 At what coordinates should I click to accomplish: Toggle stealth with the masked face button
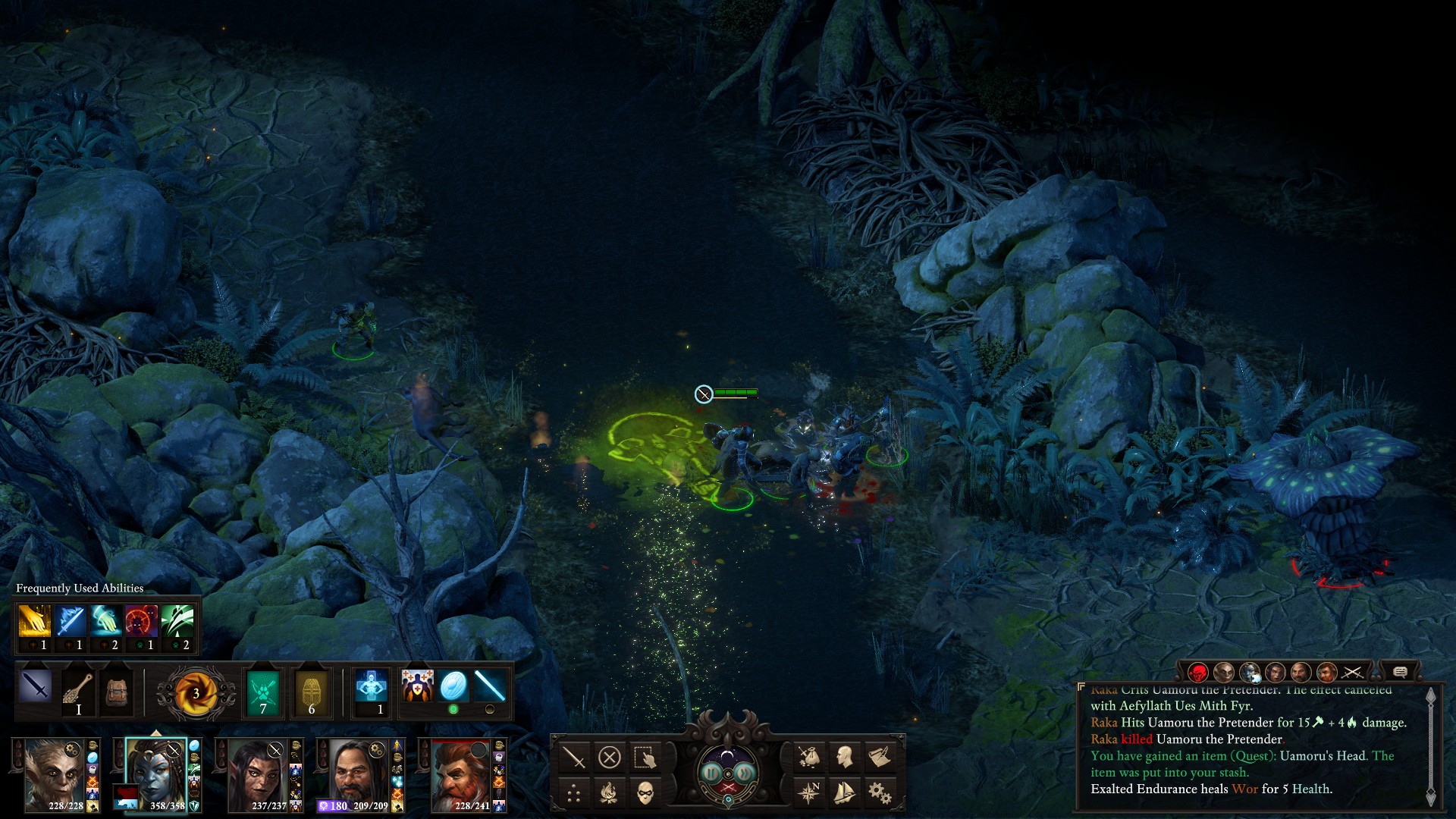(x=645, y=793)
